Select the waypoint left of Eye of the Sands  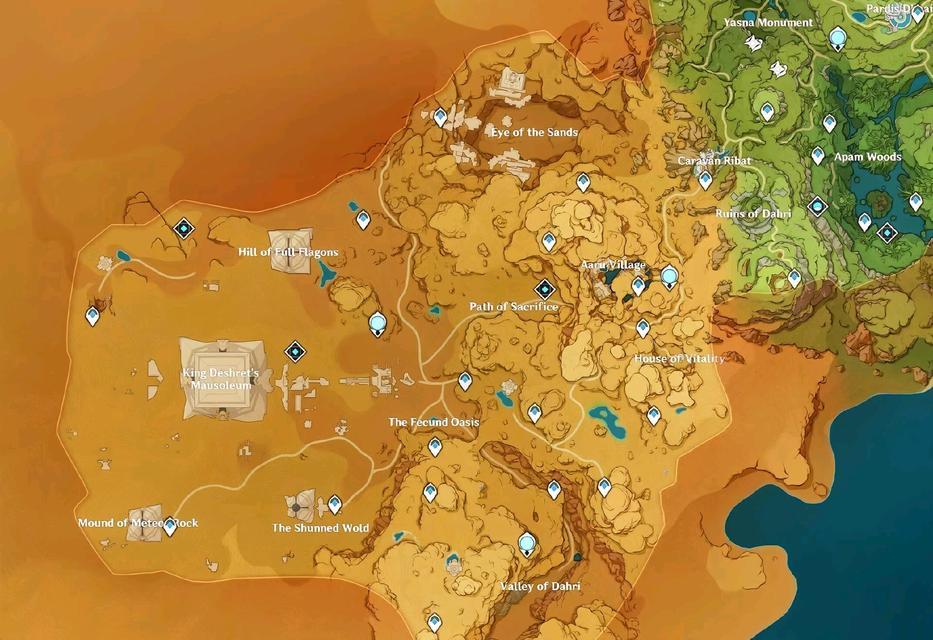point(440,117)
